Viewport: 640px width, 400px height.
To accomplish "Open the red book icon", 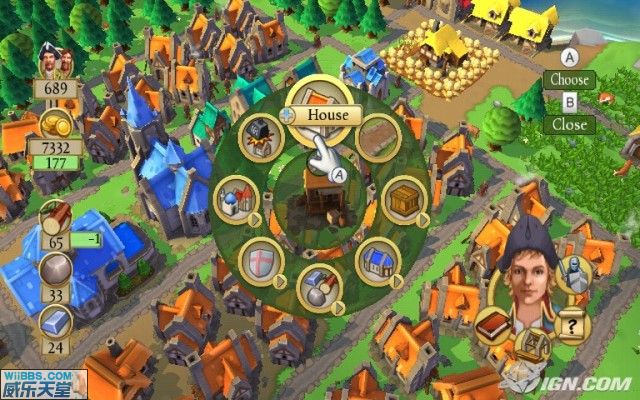I will click(493, 327).
